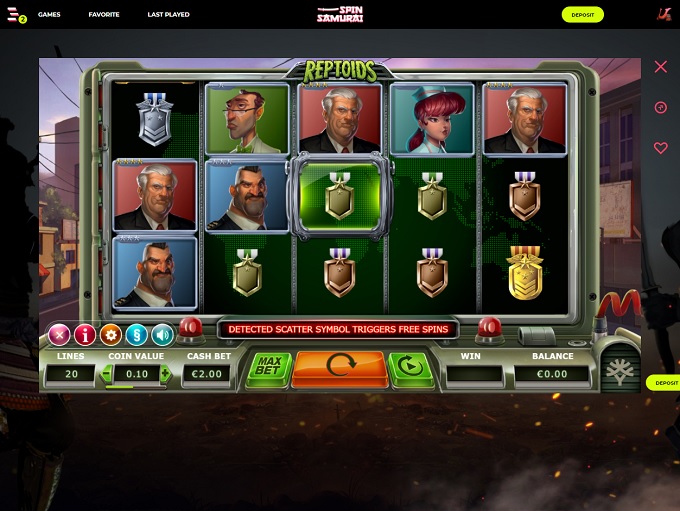Toggle sound with the speaker icon
This screenshot has width=680, height=511.
(x=162, y=335)
